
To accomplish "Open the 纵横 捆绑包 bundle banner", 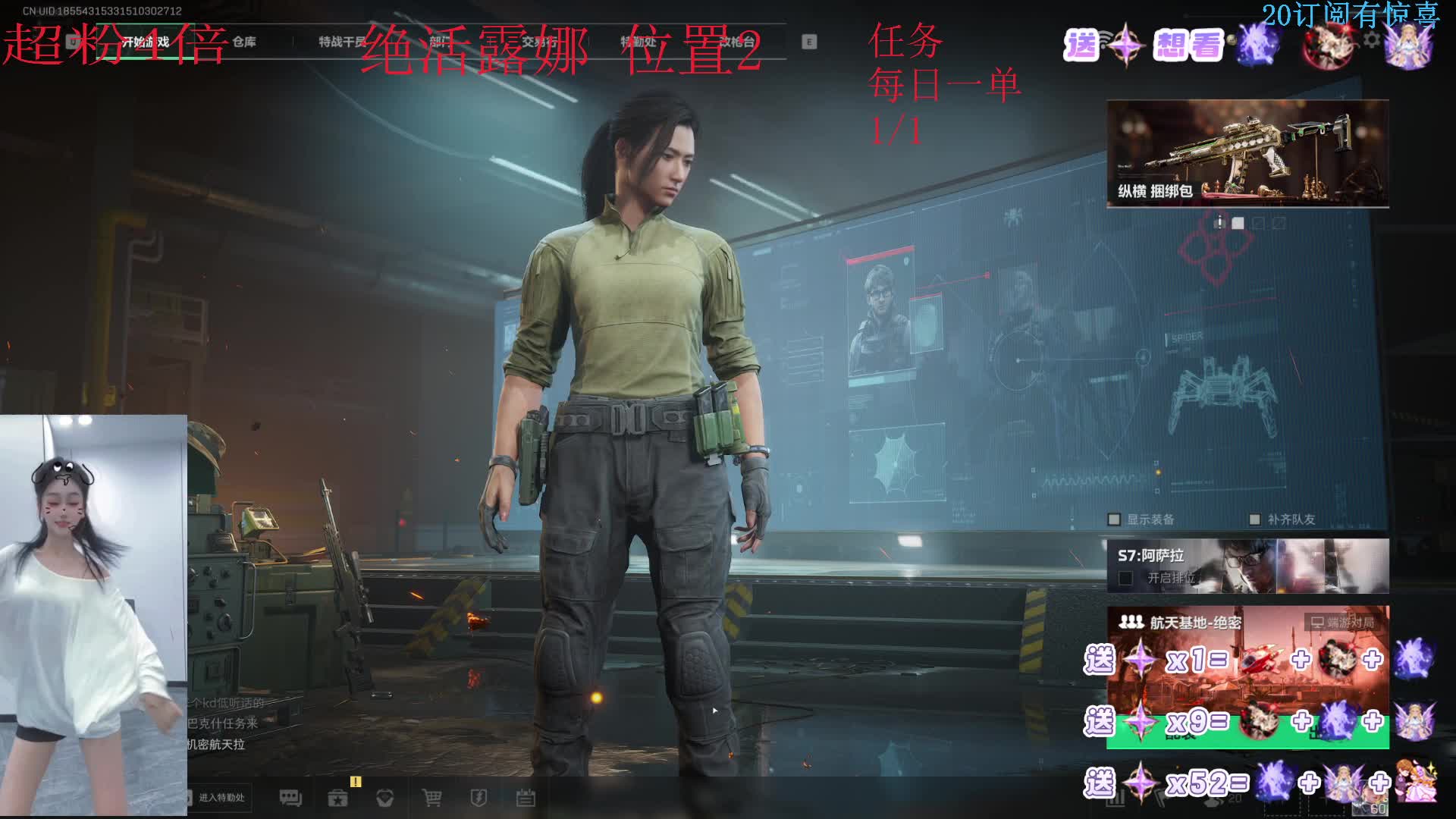I will coord(1247,153).
